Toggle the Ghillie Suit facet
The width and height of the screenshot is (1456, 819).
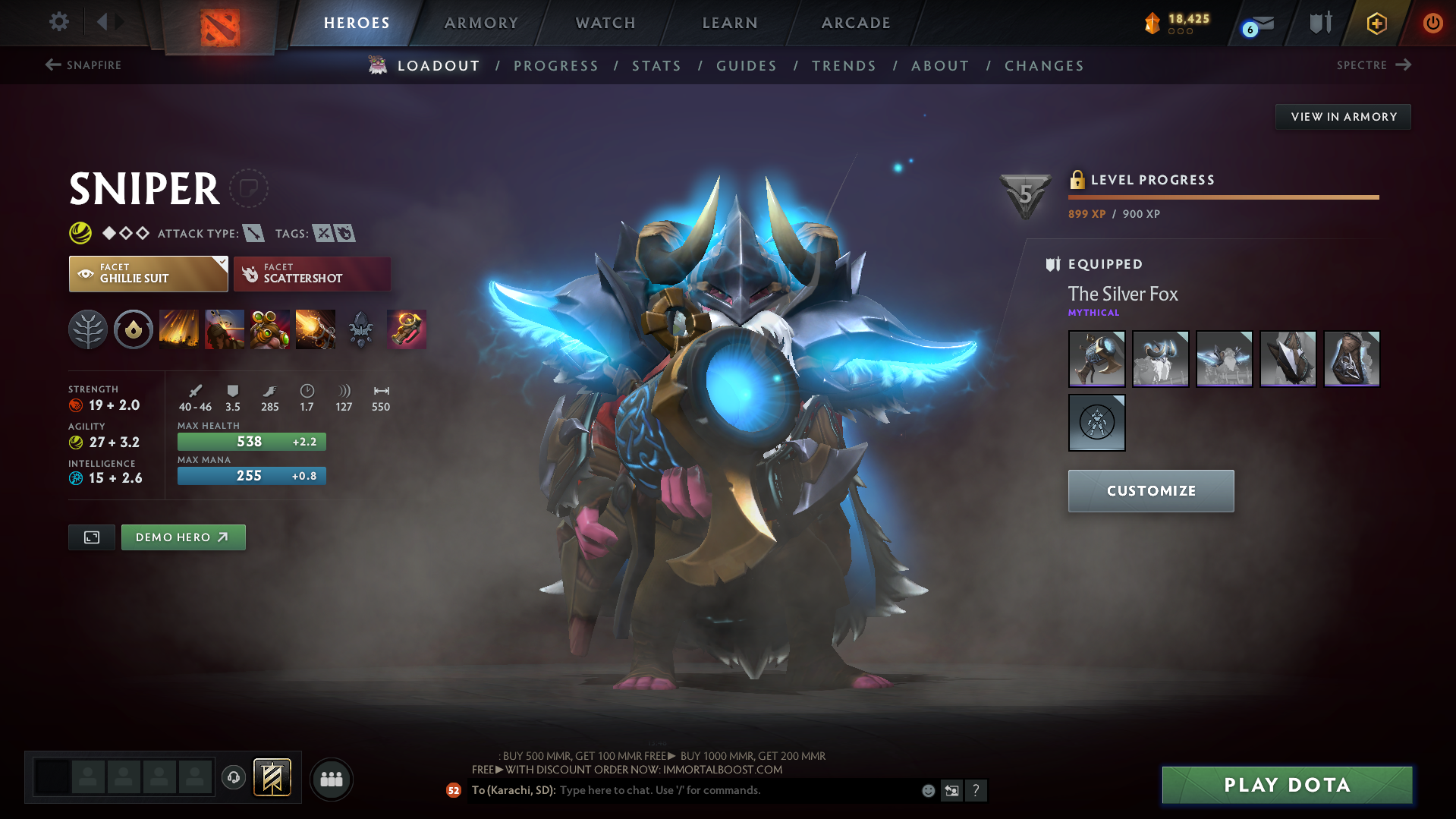point(144,273)
